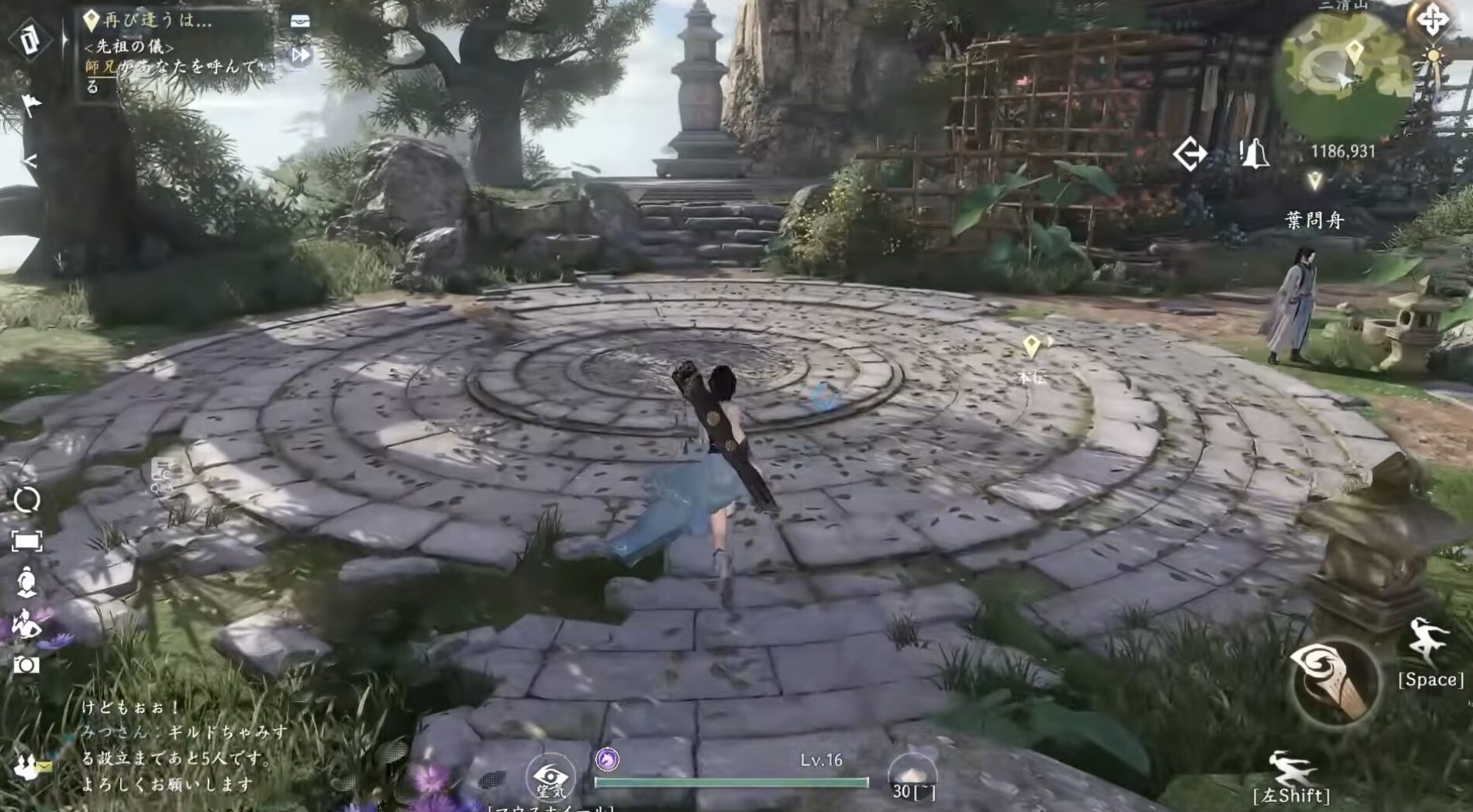The image size is (1473, 812).
Task: Open the camera photo mode
Action: coord(27,665)
